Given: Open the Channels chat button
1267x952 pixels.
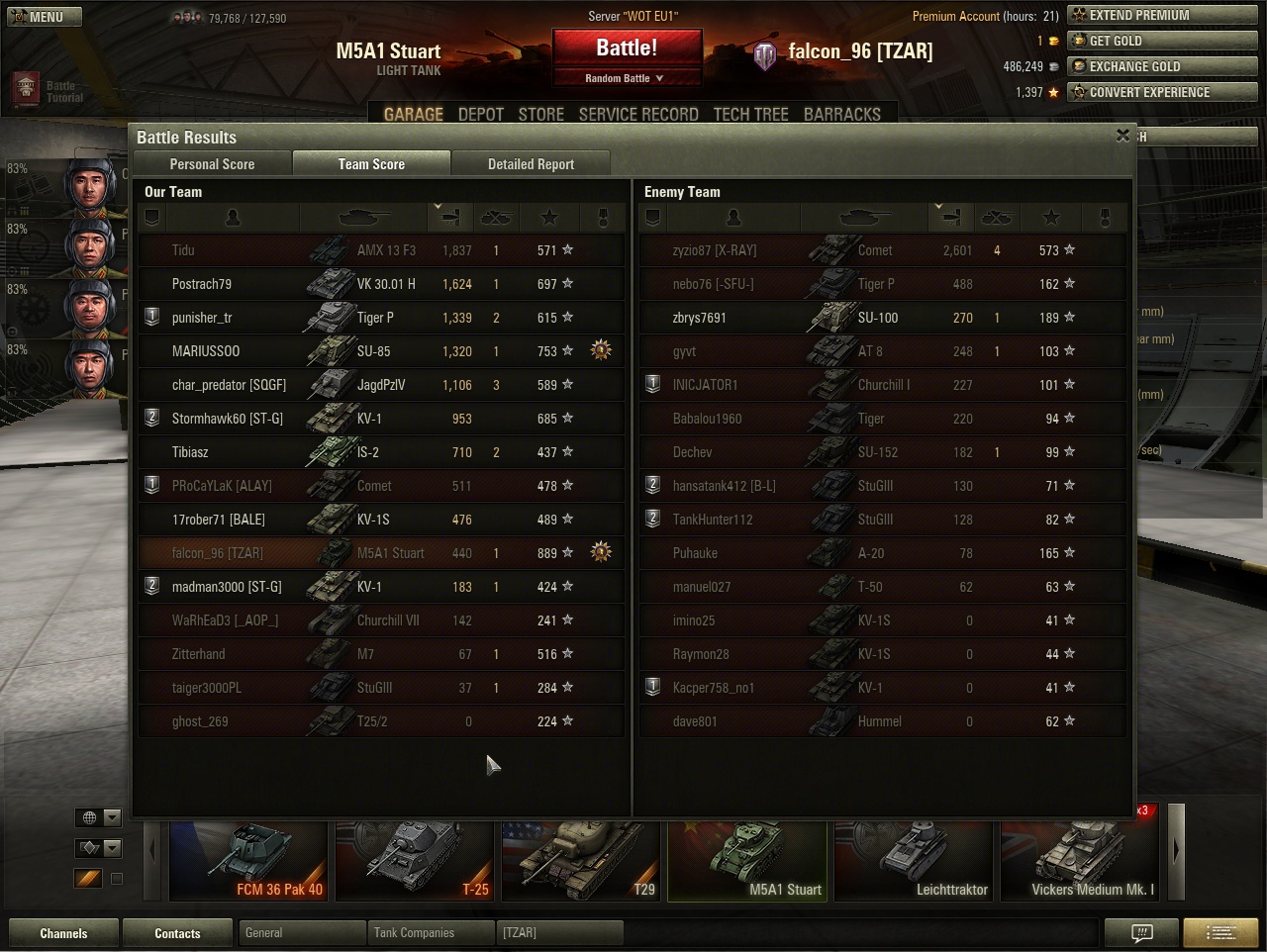Looking at the screenshot, I should coord(63,933).
